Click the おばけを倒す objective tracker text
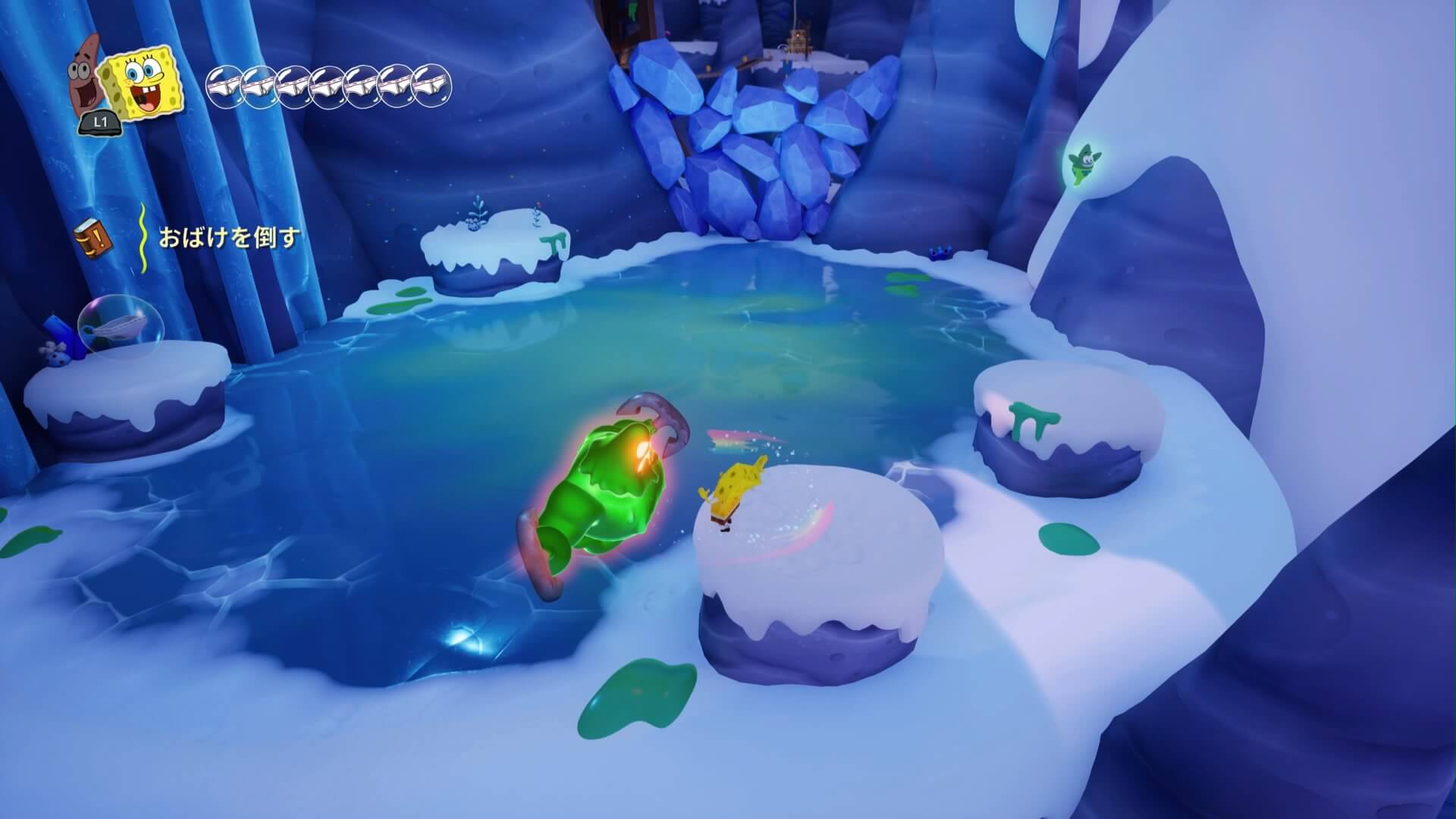This screenshot has height=819, width=1456. click(229, 237)
